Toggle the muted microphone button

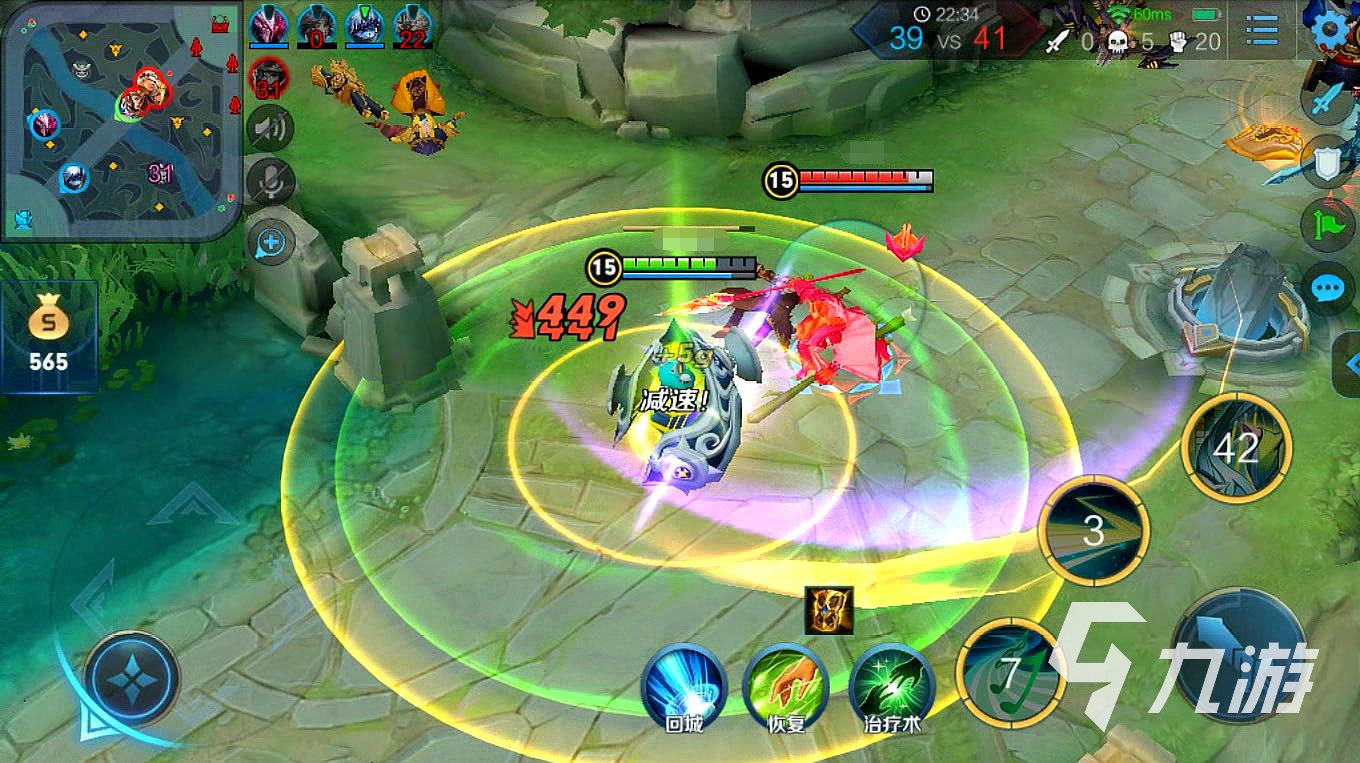click(x=270, y=182)
